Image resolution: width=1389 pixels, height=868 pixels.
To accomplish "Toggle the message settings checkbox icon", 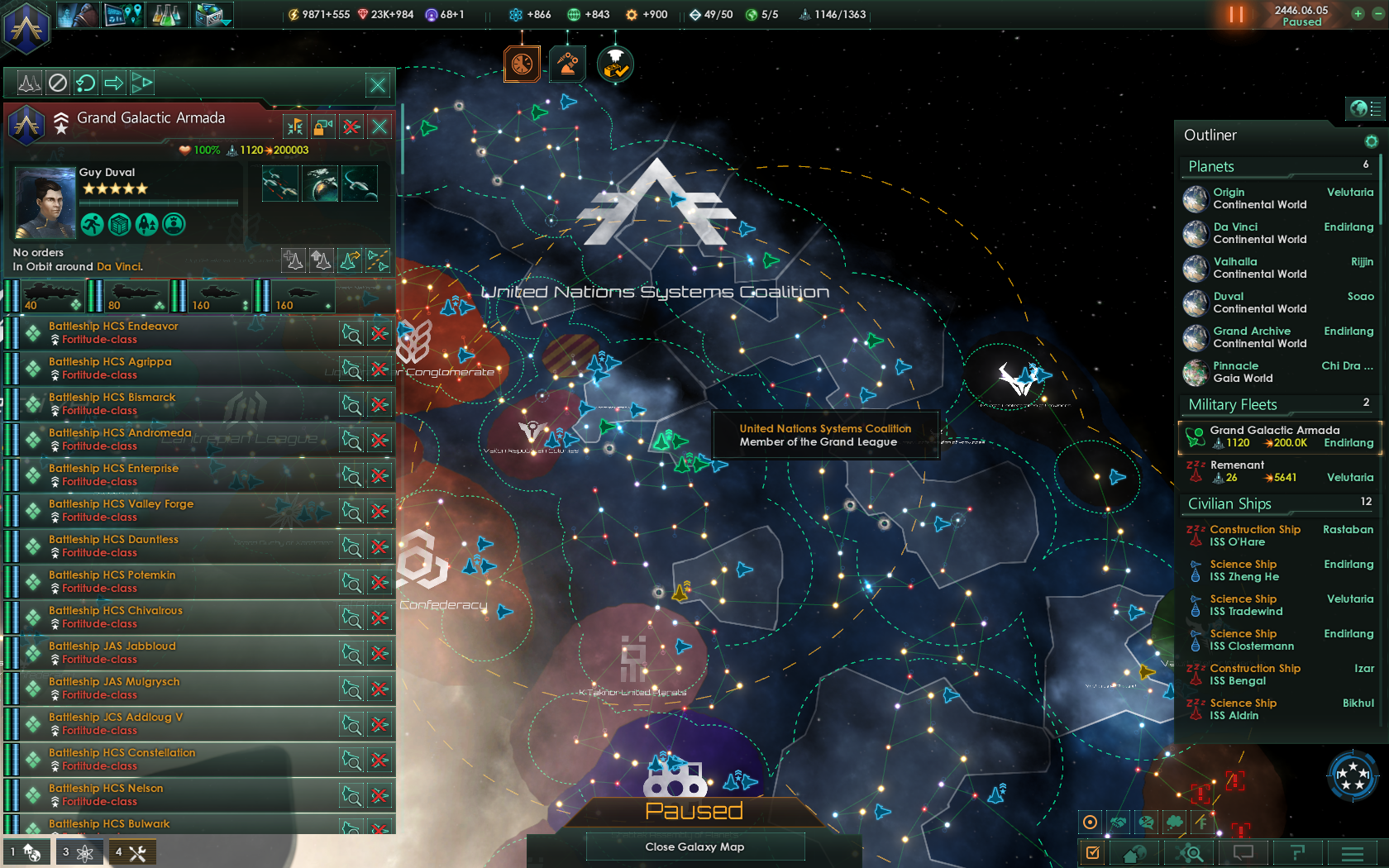I will 1092,852.
